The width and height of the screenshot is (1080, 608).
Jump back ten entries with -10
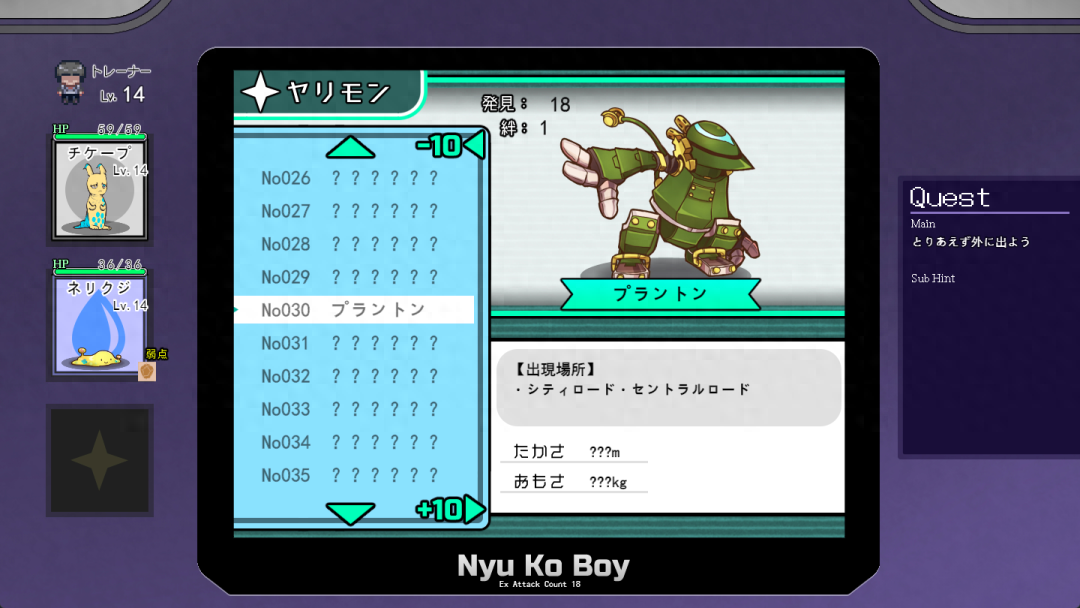[449, 146]
